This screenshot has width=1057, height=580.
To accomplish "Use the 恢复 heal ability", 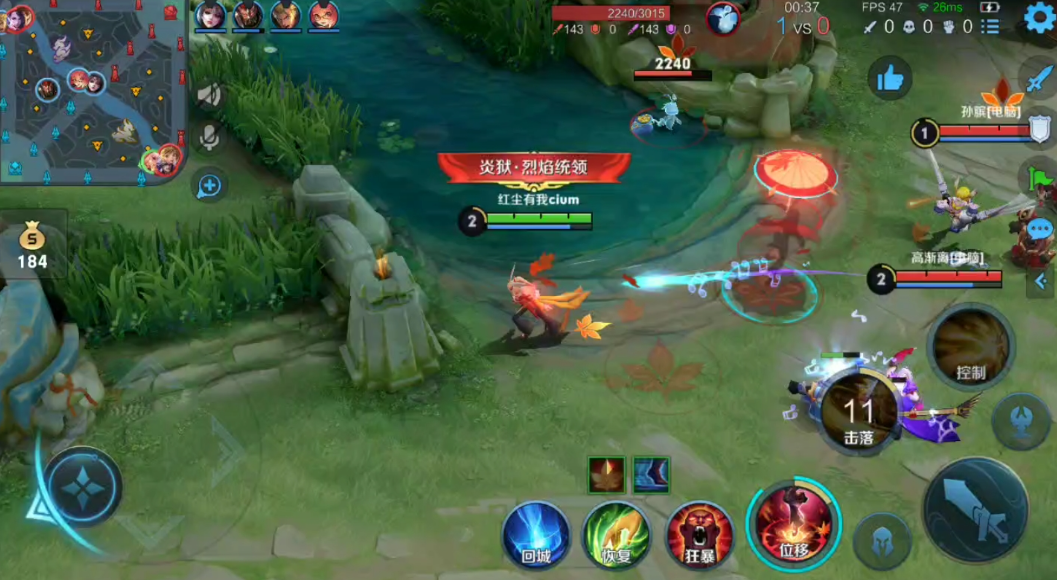I will (x=617, y=535).
